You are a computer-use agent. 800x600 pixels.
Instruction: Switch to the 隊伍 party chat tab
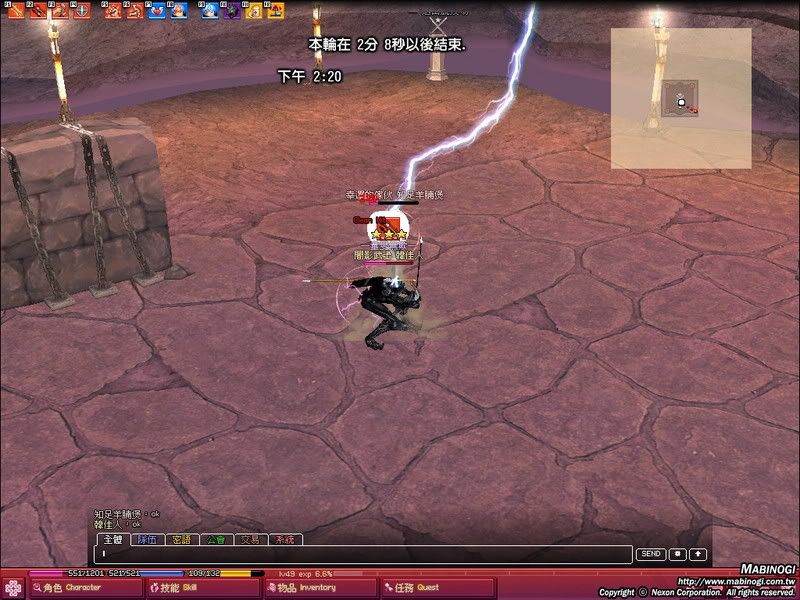coord(147,540)
